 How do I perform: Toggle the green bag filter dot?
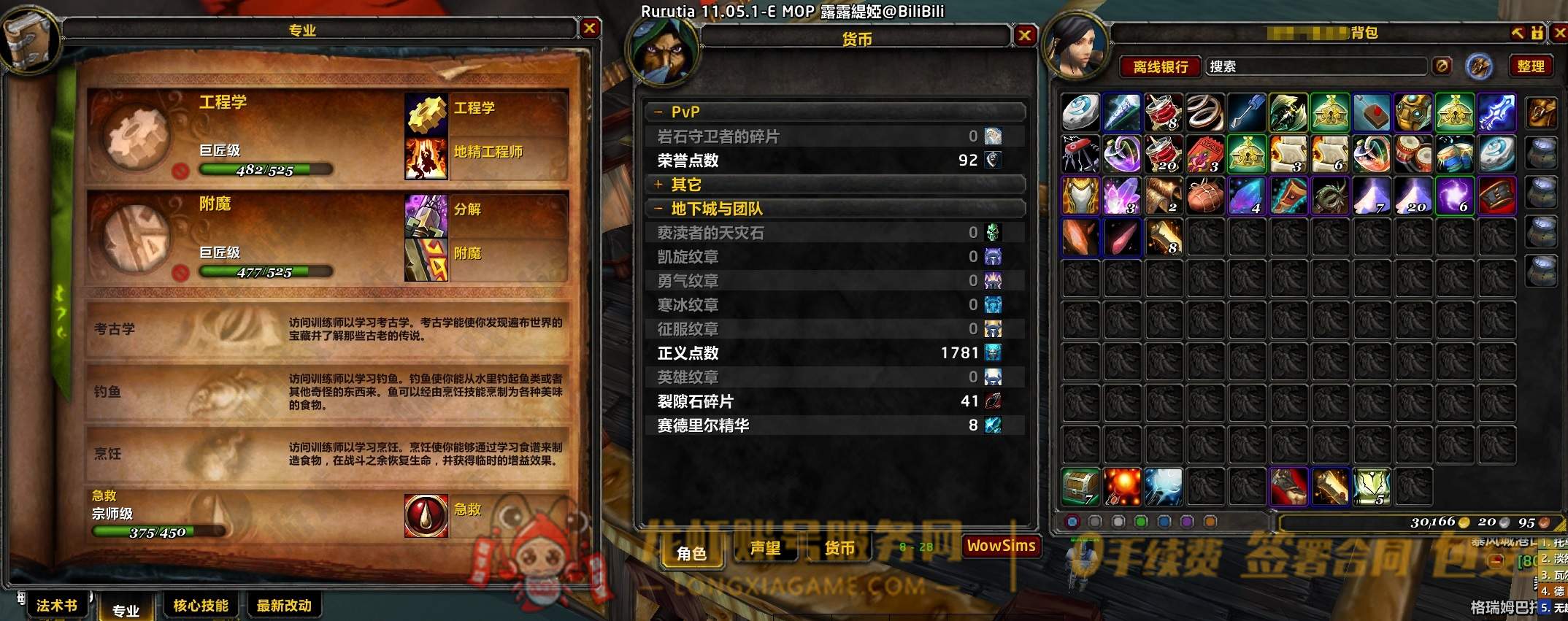(x=1141, y=520)
